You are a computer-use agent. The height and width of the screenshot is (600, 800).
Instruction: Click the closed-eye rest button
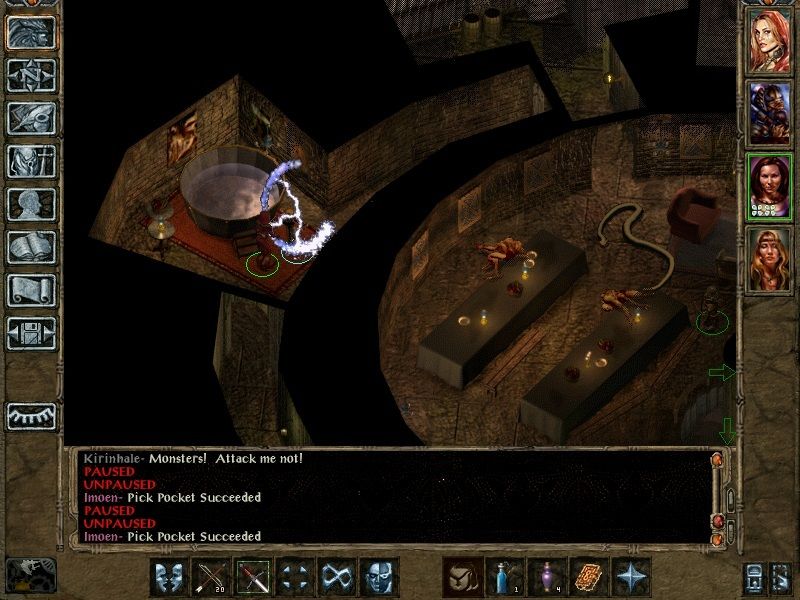coord(31,415)
